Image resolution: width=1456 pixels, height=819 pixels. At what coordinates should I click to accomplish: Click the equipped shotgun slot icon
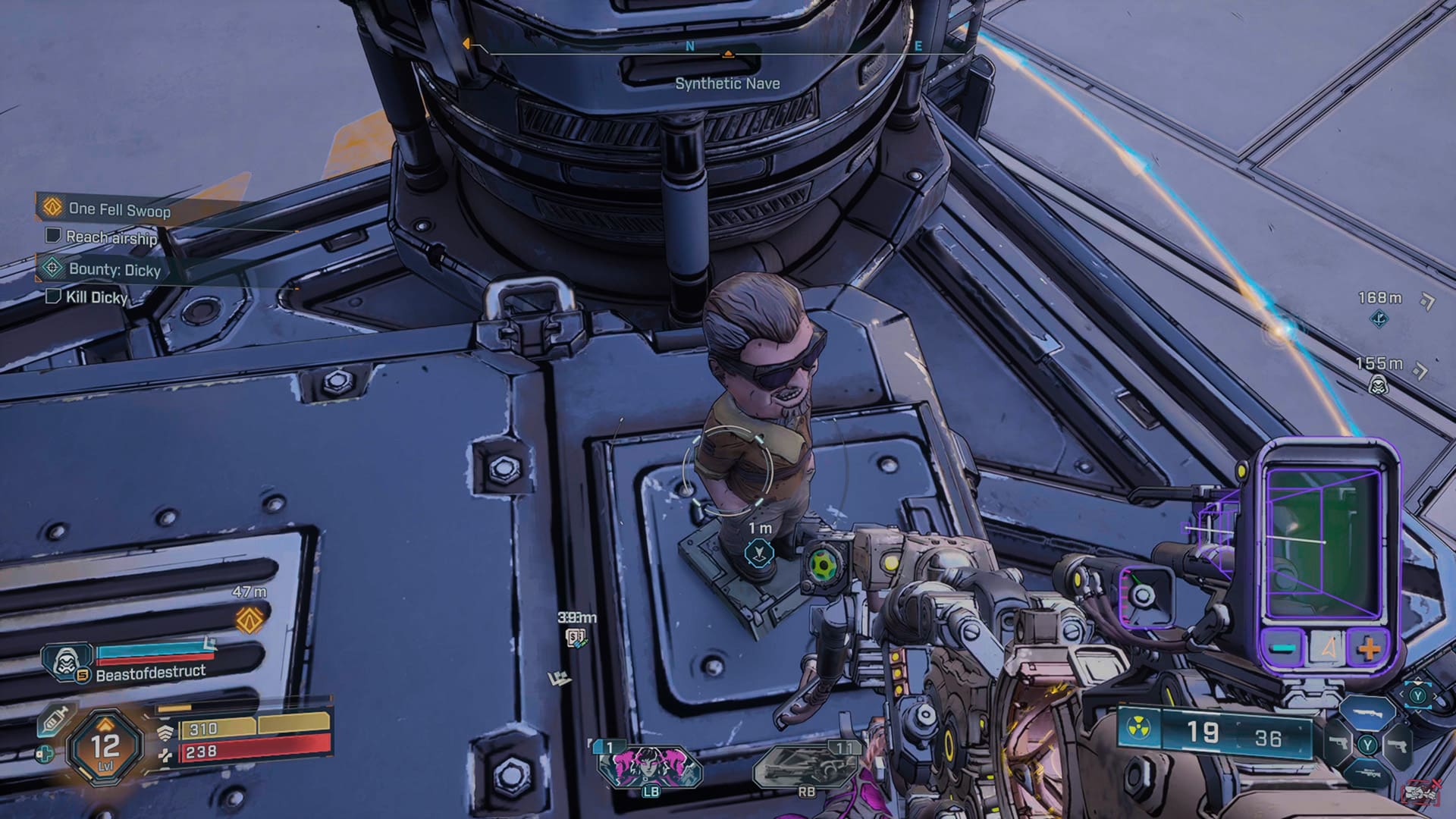coord(1370,714)
